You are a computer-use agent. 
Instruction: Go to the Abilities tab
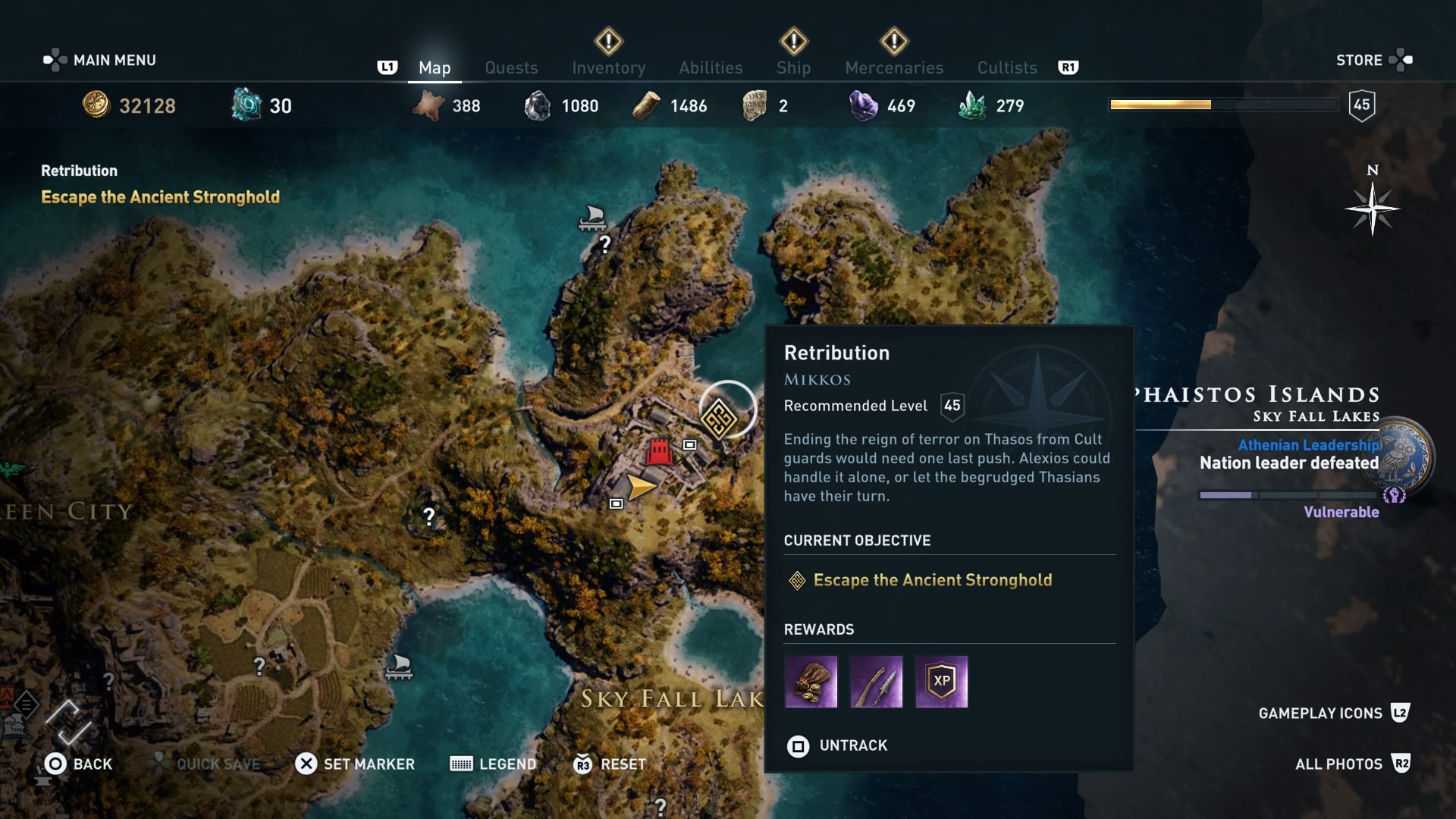point(711,67)
